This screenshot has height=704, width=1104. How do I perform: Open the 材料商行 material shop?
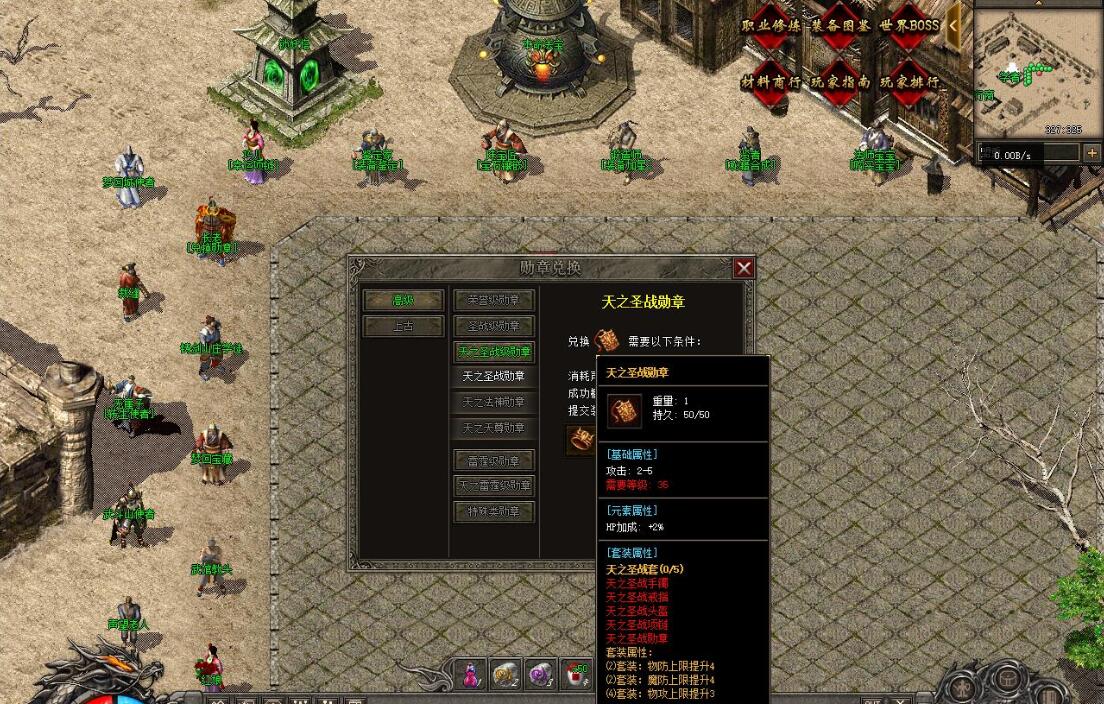[x=771, y=81]
